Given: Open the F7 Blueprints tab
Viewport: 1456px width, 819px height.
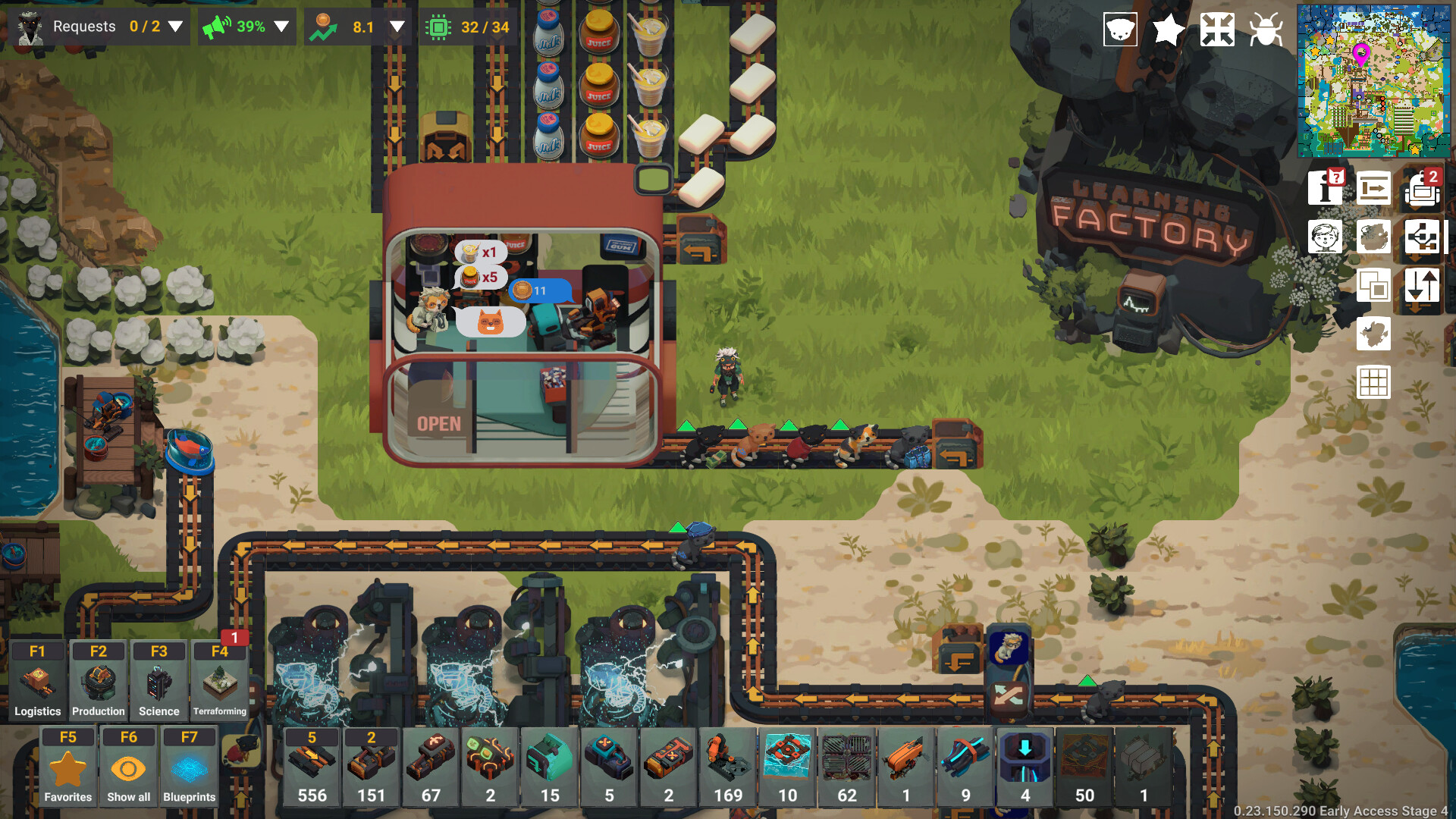Looking at the screenshot, I should tap(188, 764).
